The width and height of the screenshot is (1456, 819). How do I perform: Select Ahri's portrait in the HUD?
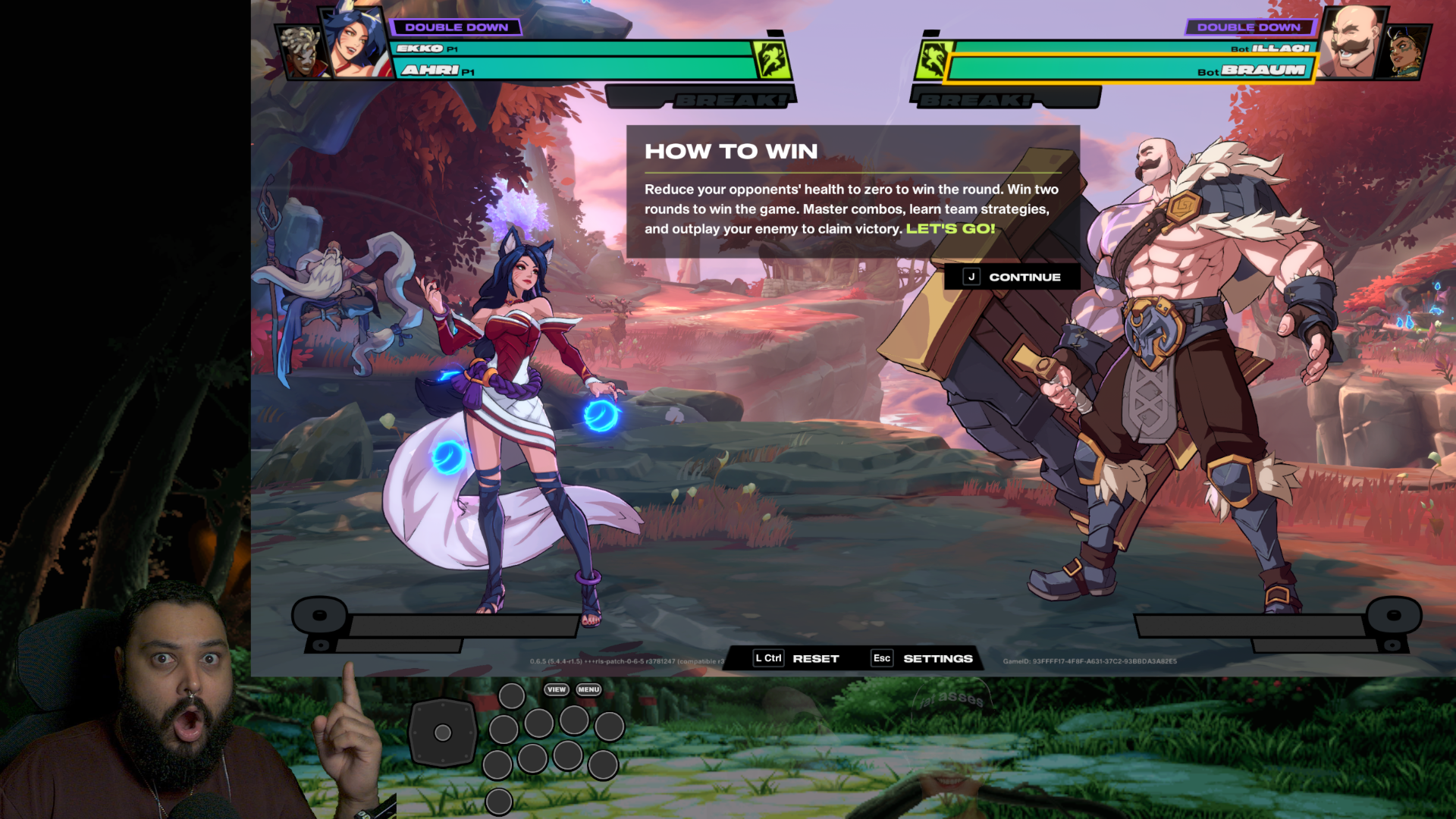click(355, 44)
